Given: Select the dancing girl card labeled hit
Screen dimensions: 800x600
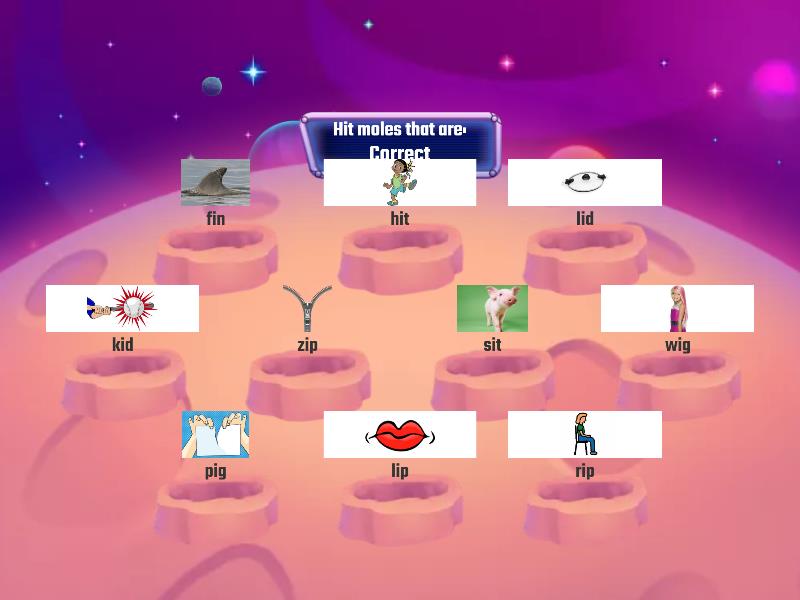Looking at the screenshot, I should (x=400, y=182).
